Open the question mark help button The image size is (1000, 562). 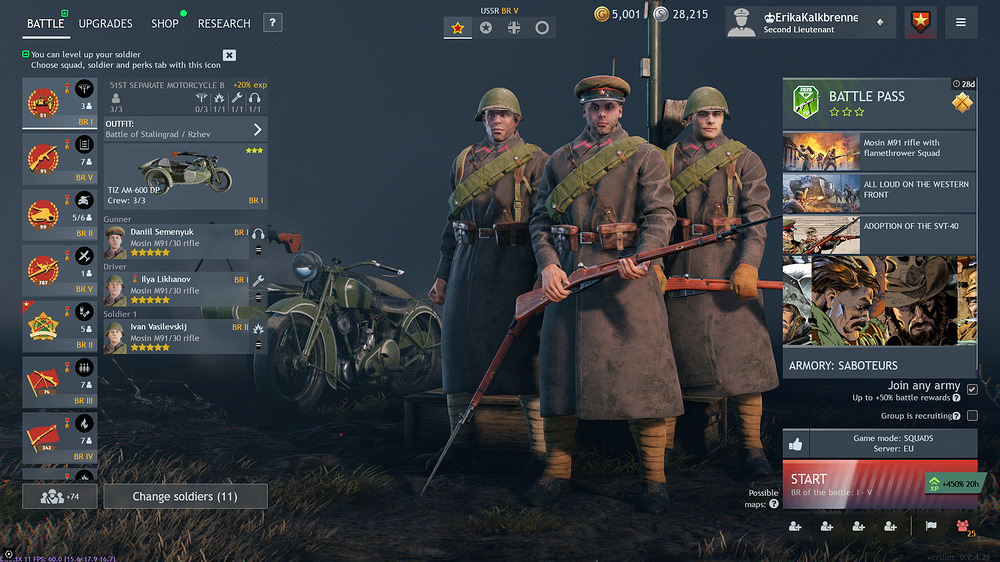click(273, 23)
